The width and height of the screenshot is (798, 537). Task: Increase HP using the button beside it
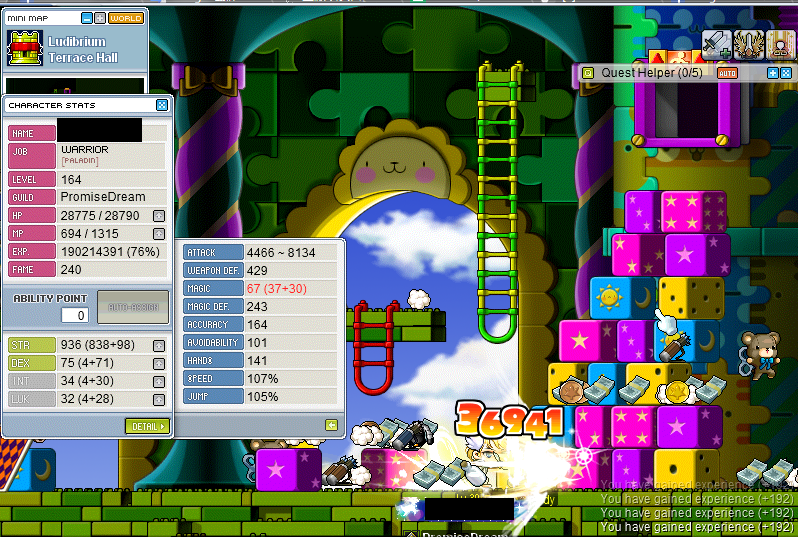pyautogui.click(x=158, y=215)
